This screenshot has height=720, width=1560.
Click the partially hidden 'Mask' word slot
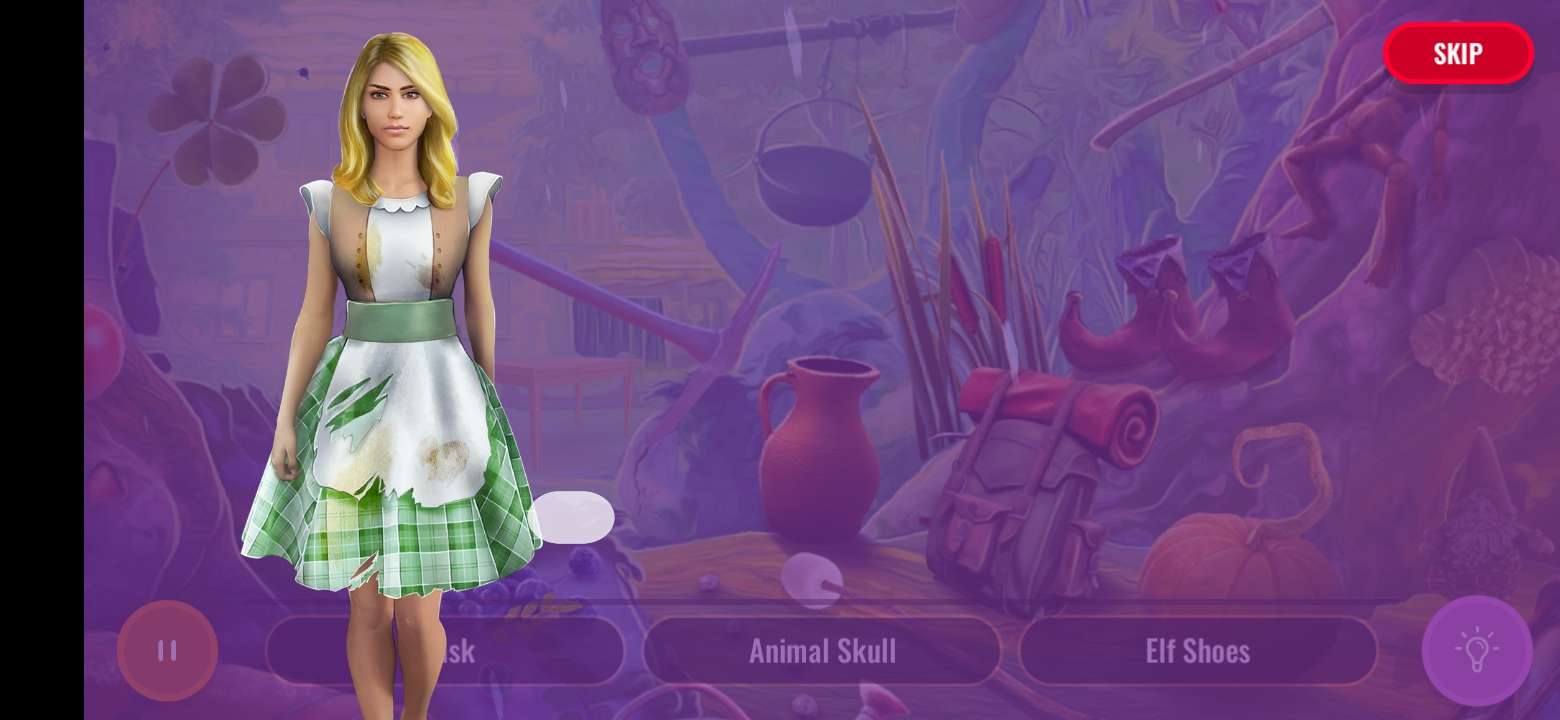pyautogui.click(x=445, y=651)
